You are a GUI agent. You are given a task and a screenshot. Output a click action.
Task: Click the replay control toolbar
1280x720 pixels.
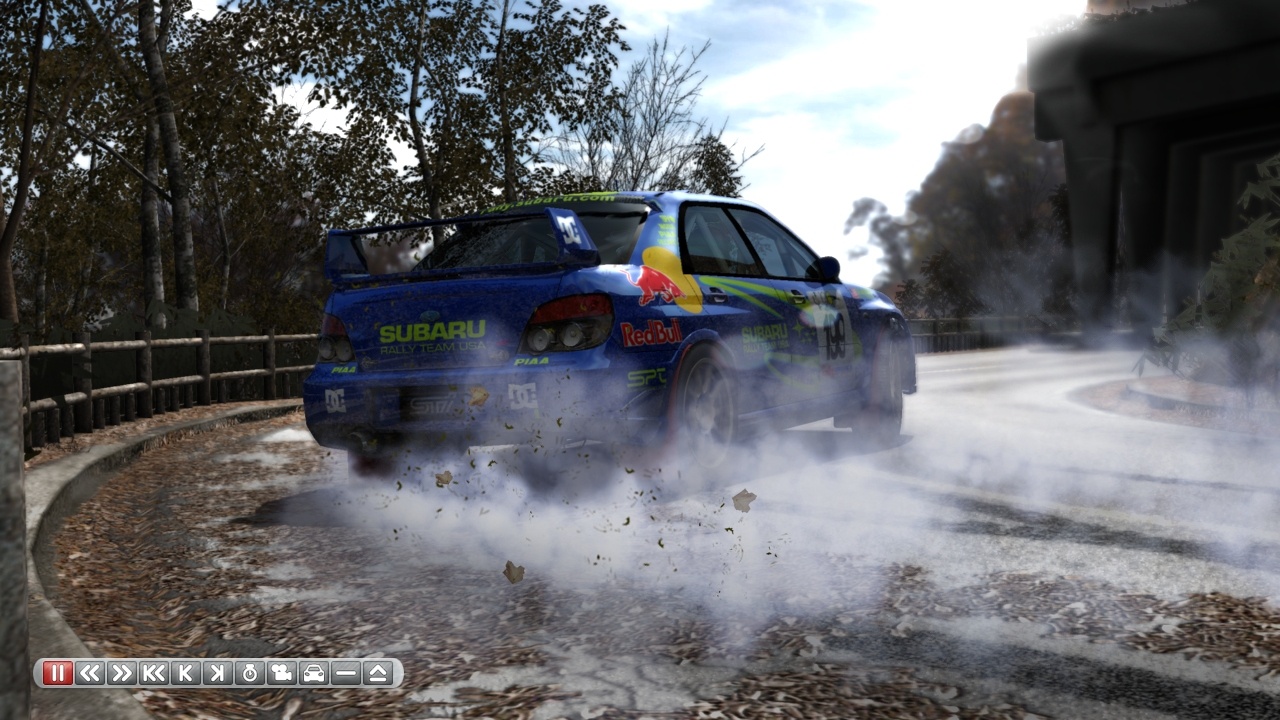215,674
